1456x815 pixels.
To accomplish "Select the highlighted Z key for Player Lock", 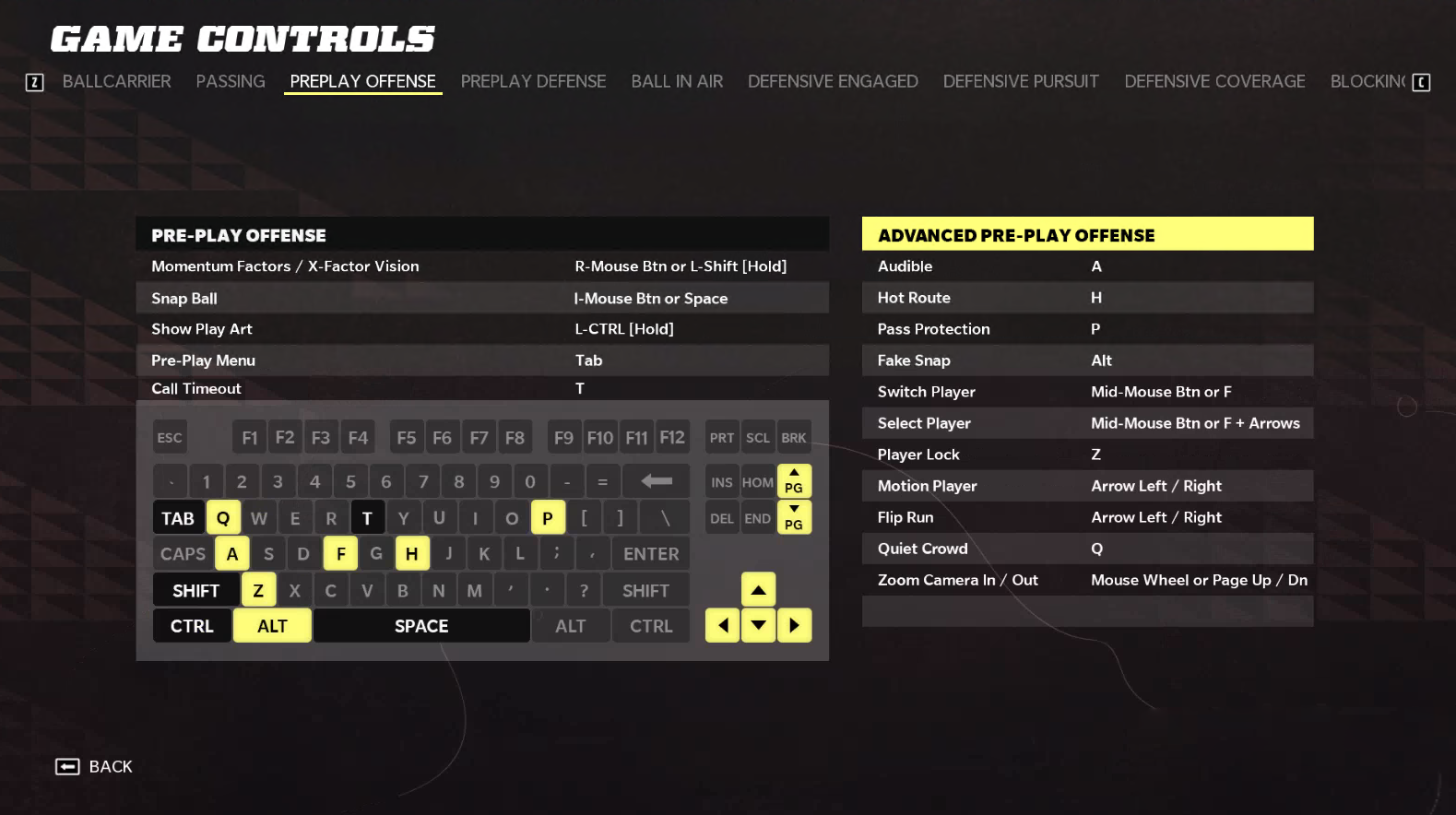I will (x=258, y=589).
